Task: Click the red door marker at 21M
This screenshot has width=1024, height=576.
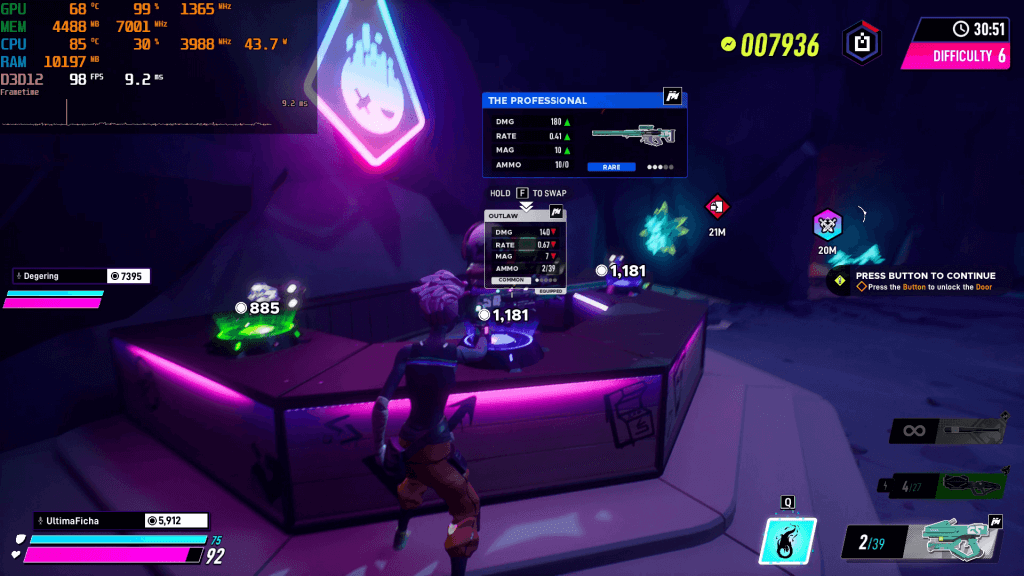Action: tap(717, 208)
